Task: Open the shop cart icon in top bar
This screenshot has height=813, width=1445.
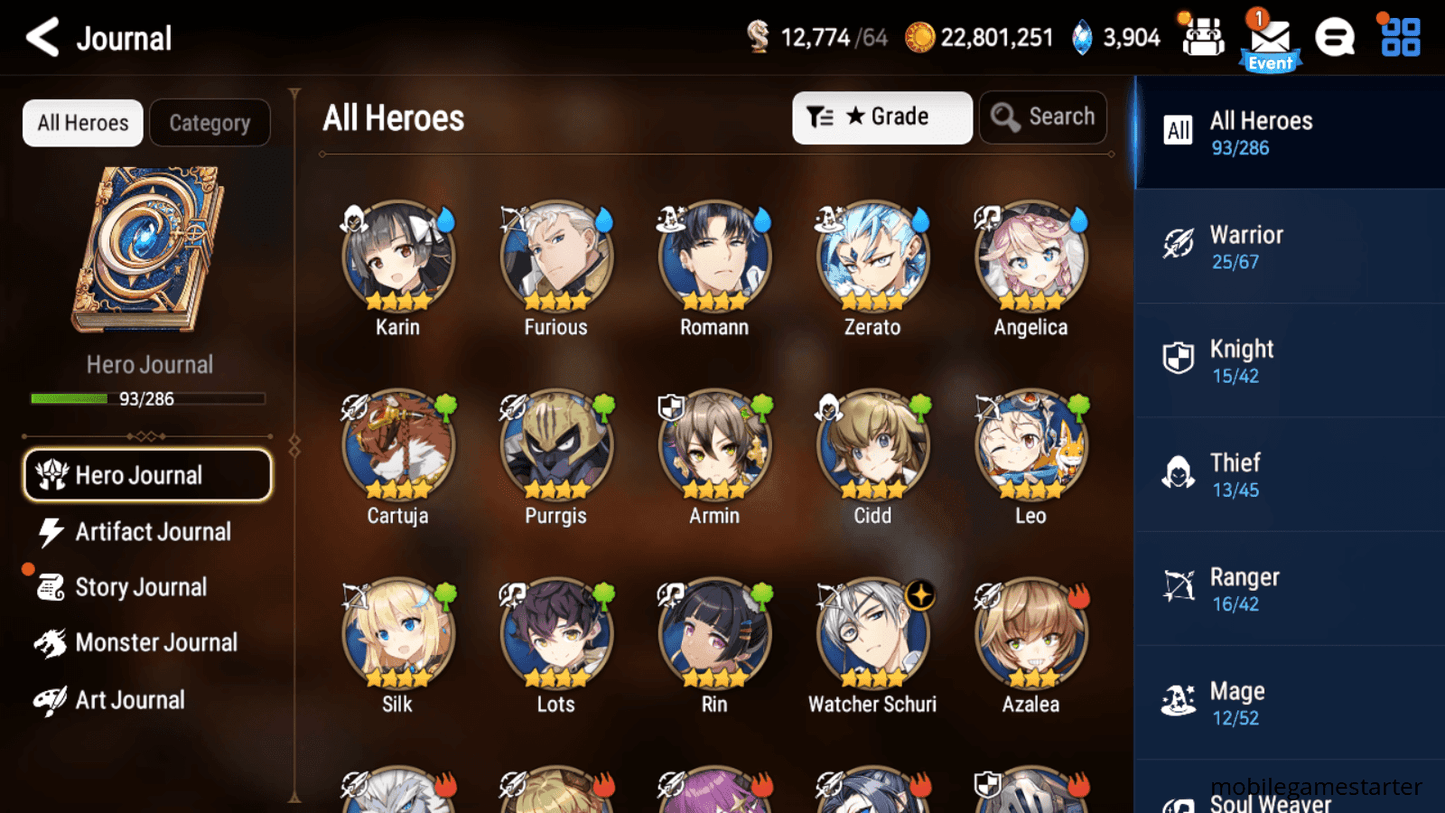Action: pyautogui.click(x=1201, y=37)
